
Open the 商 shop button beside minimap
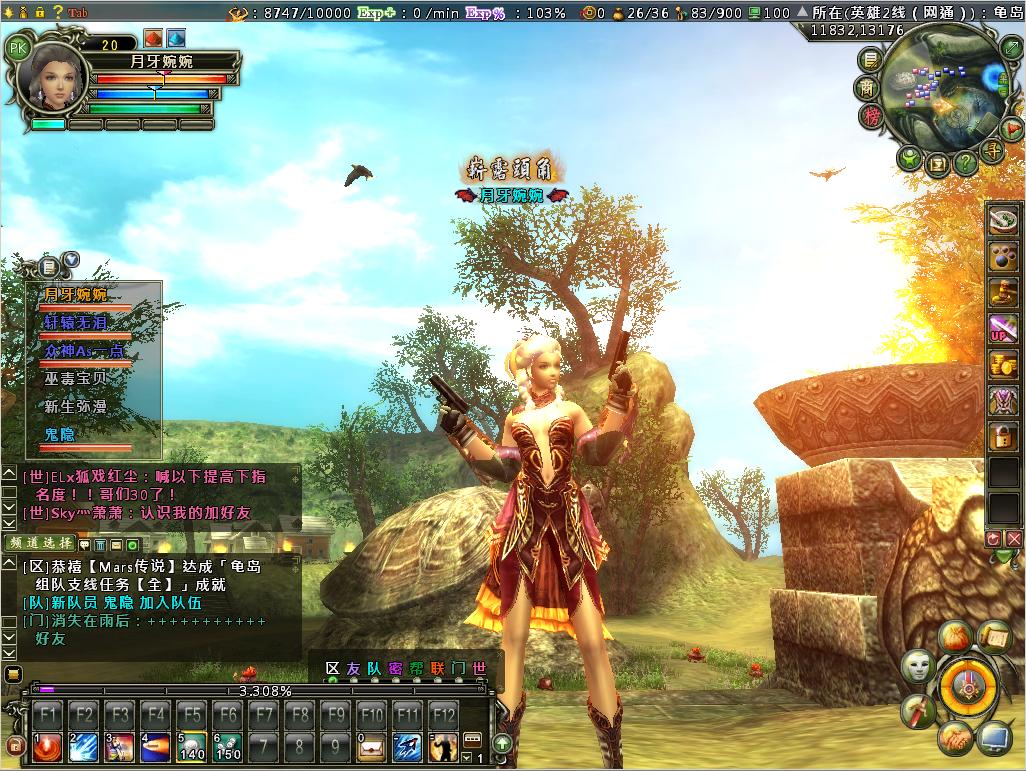pos(869,88)
